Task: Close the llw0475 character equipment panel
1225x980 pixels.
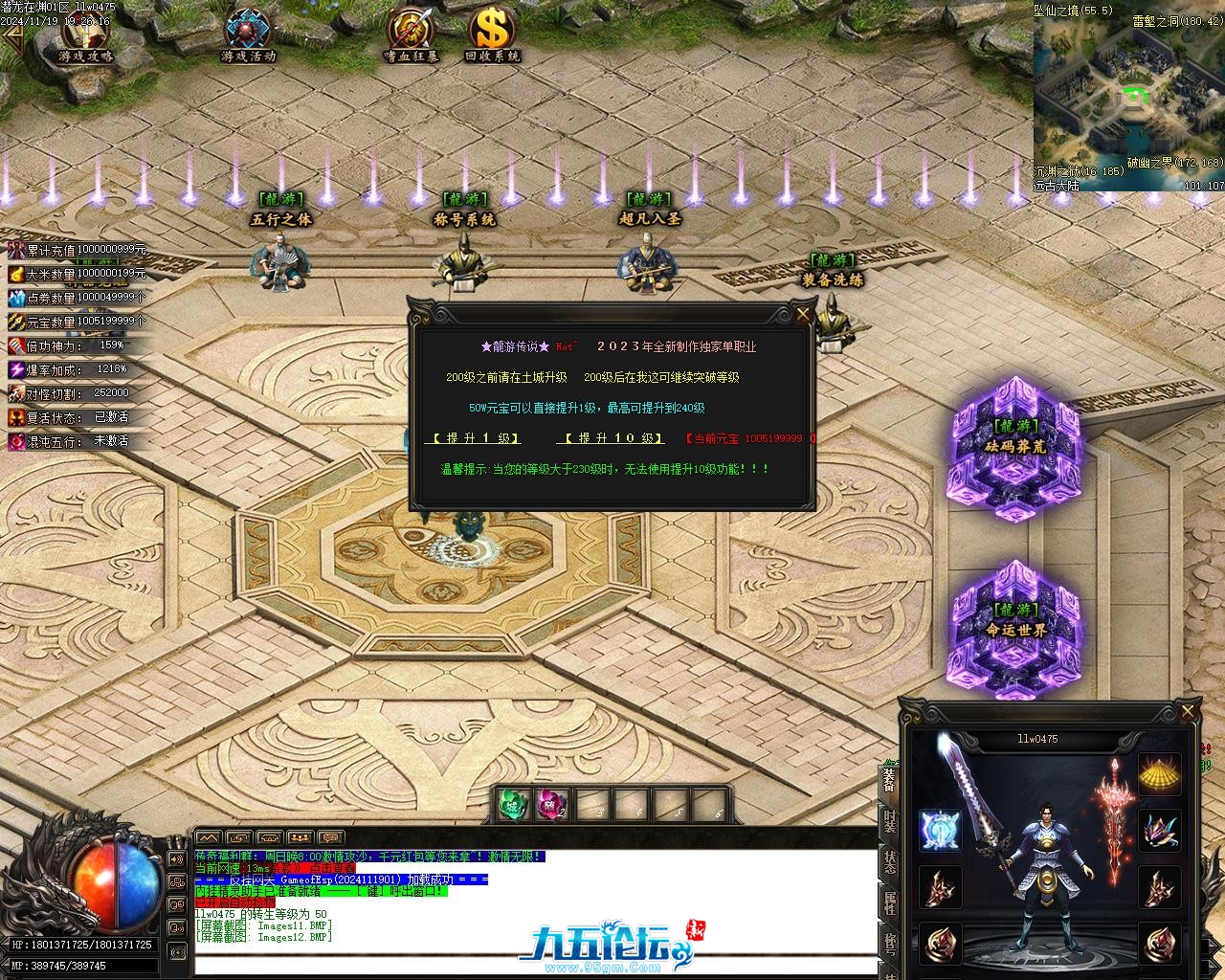Action: (x=1188, y=712)
